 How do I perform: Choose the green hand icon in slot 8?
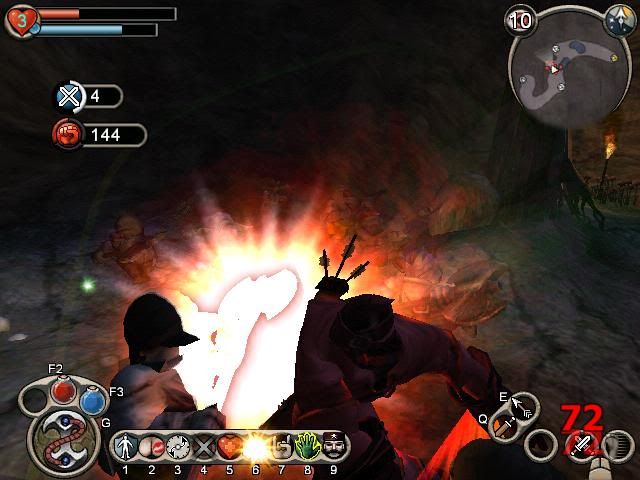[x=307, y=446]
